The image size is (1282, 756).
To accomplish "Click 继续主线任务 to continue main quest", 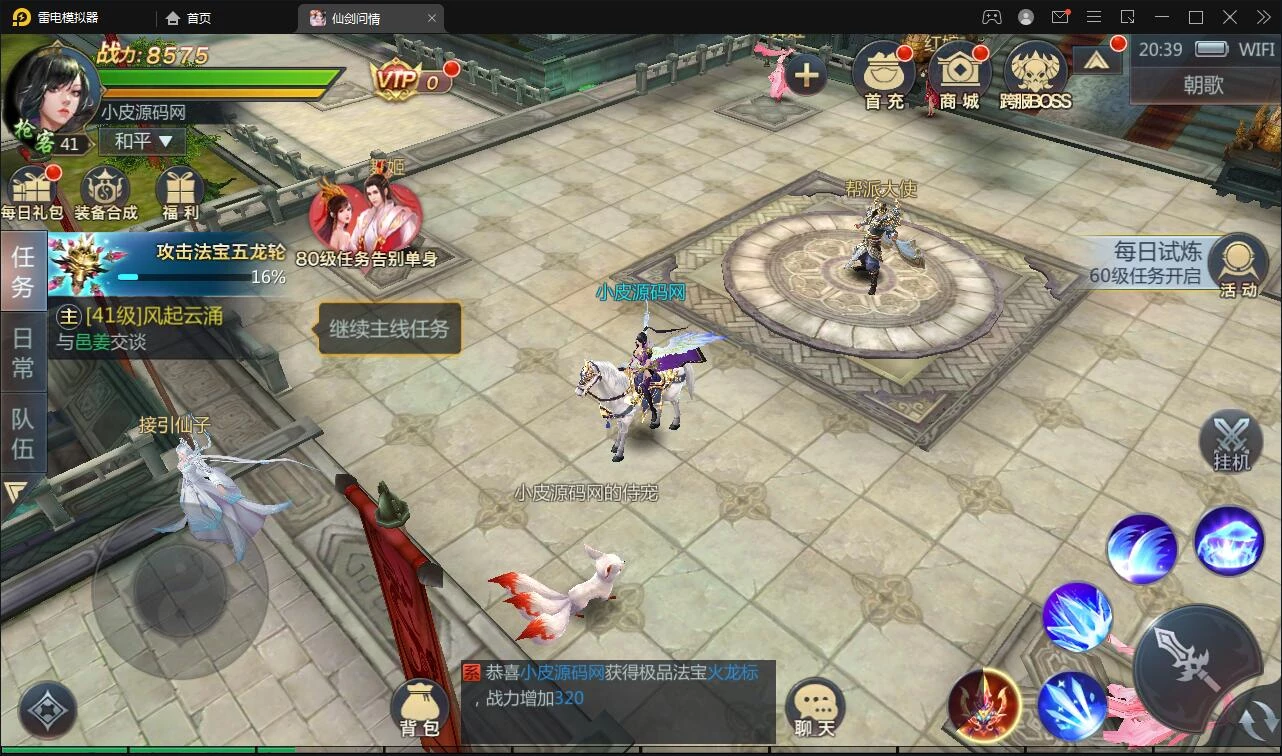I will pyautogui.click(x=390, y=329).
